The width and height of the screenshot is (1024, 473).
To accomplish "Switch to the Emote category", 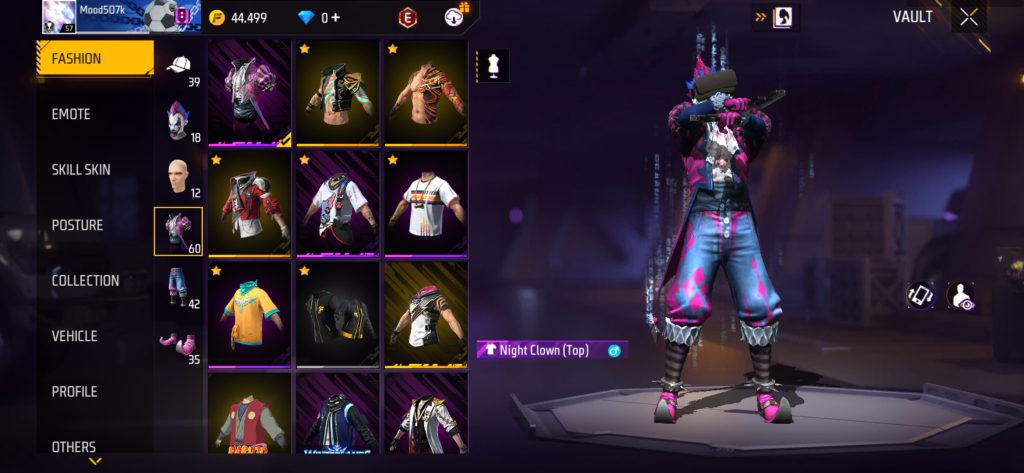I will click(x=95, y=115).
